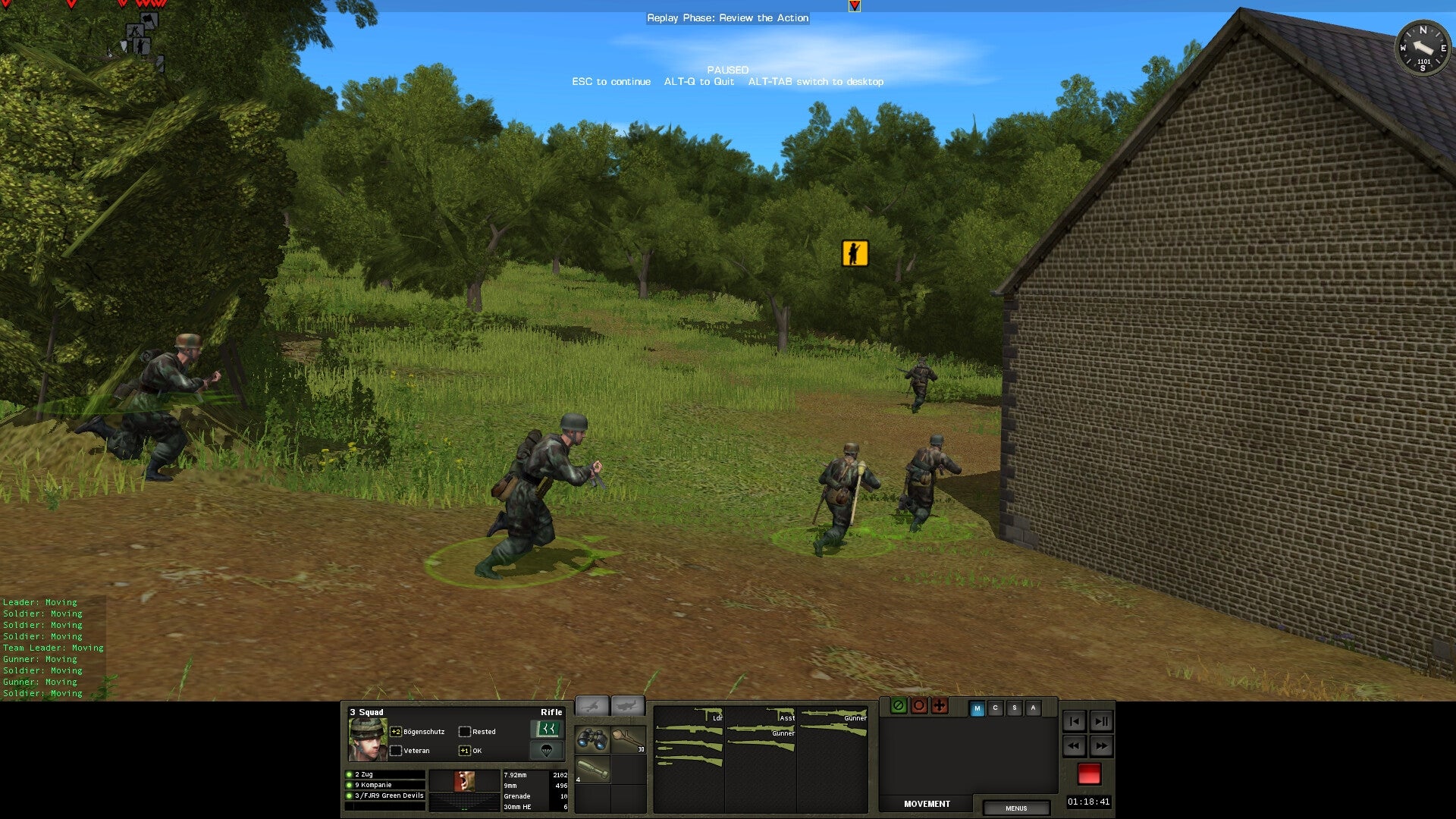The width and height of the screenshot is (1456, 819).
Task: Click the 3 Squad leader portrait thumbnail
Action: tap(369, 739)
